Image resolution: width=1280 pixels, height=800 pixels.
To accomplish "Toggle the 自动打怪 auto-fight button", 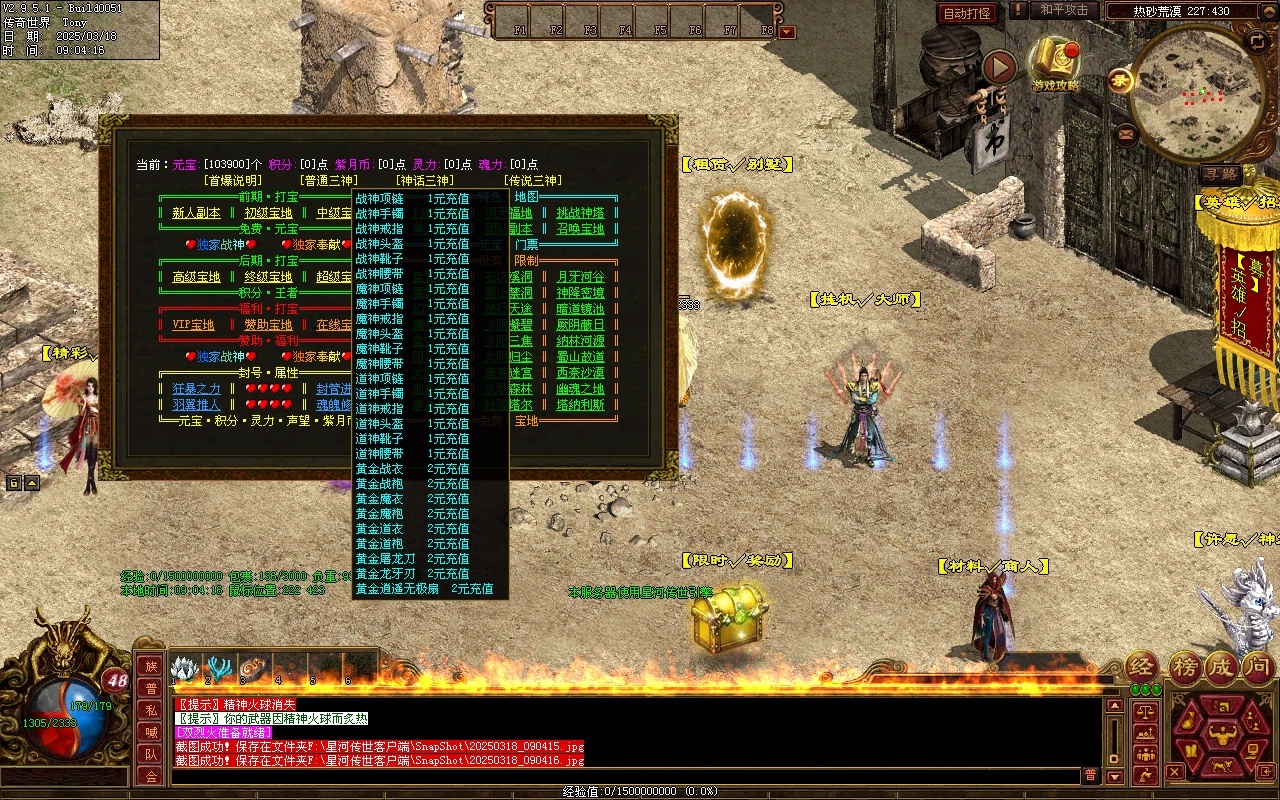I will pos(968,14).
